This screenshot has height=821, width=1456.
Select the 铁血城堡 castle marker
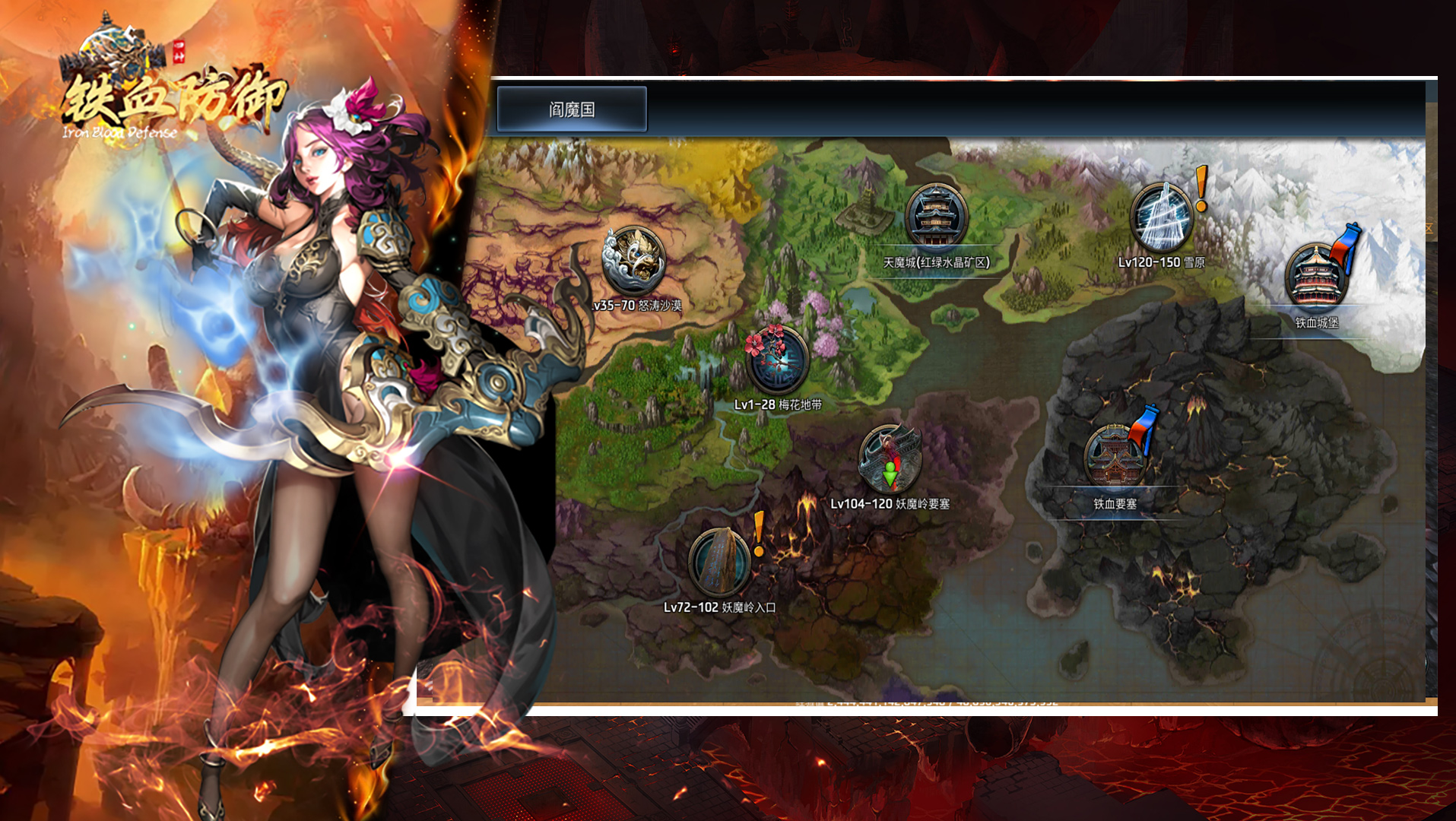pyautogui.click(x=1315, y=277)
